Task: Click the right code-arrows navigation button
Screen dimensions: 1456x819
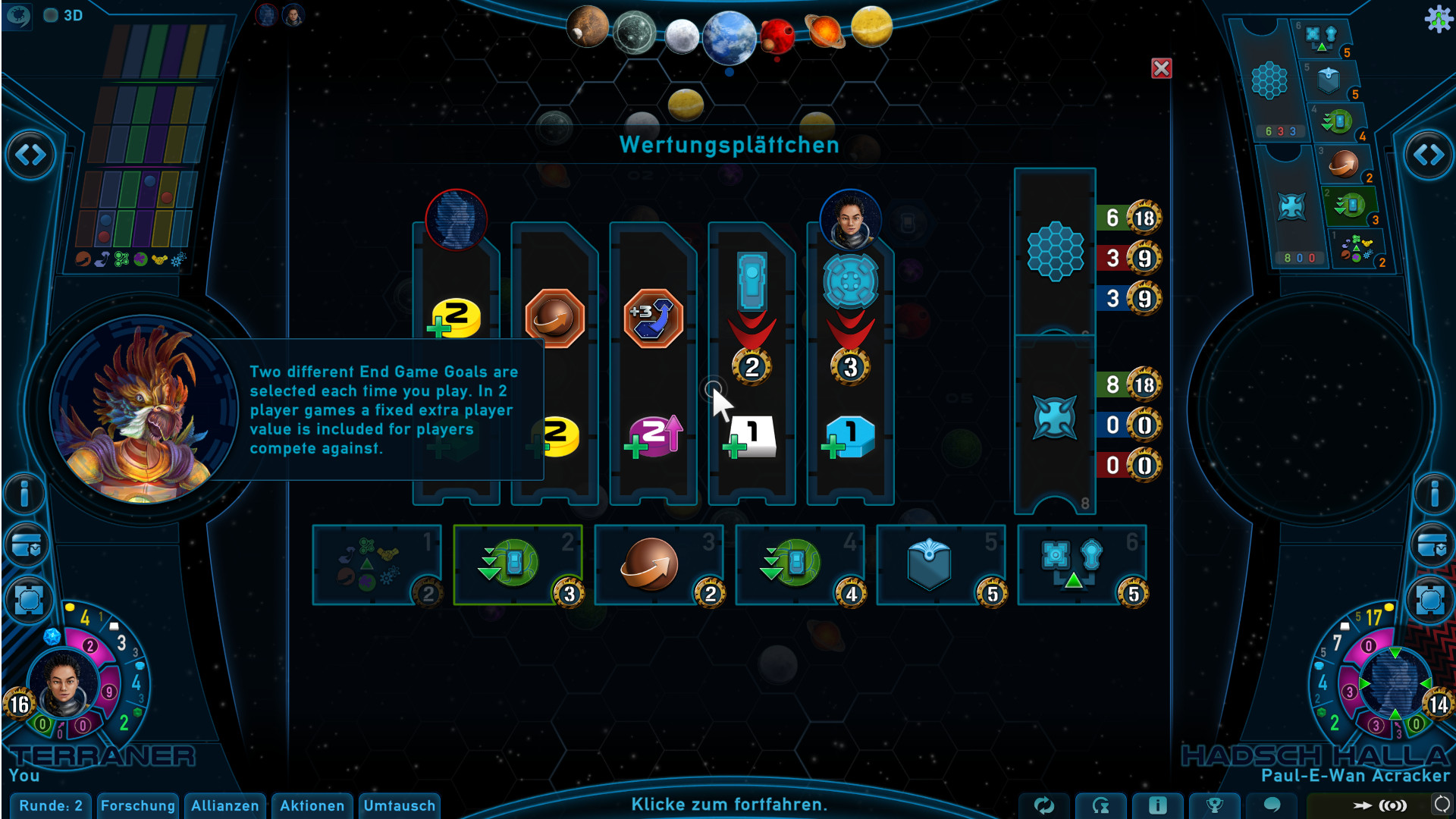Action: (1429, 155)
